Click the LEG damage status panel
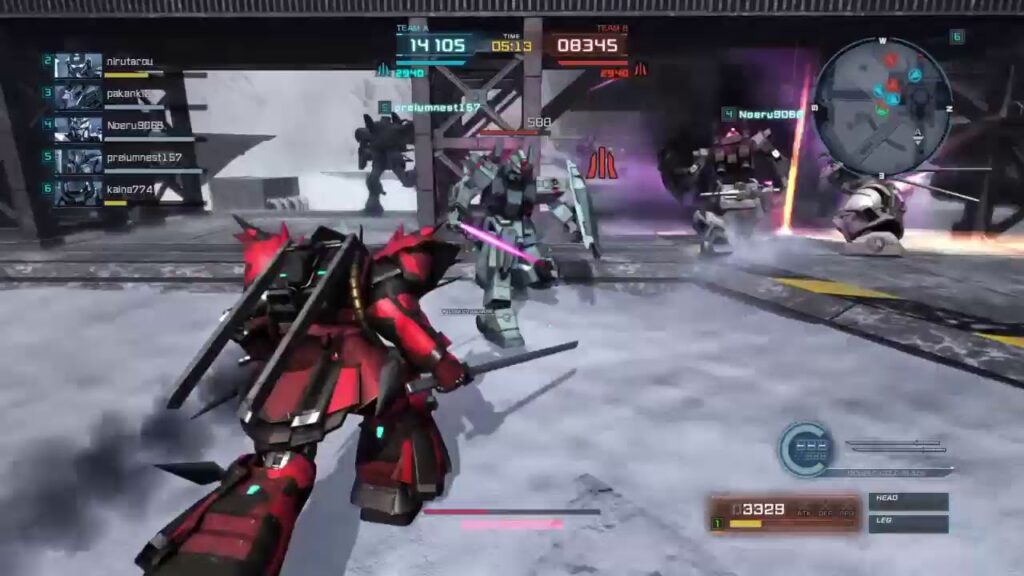Viewport: 1024px width, 576px height. click(x=908, y=523)
